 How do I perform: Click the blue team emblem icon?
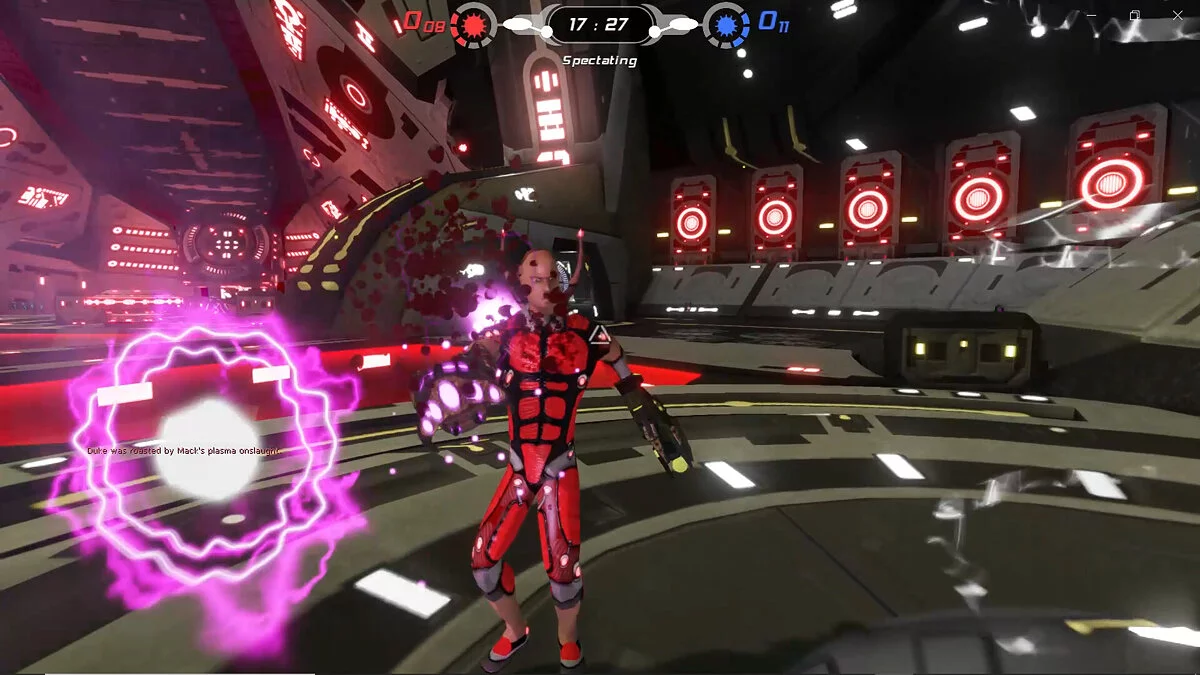click(727, 24)
